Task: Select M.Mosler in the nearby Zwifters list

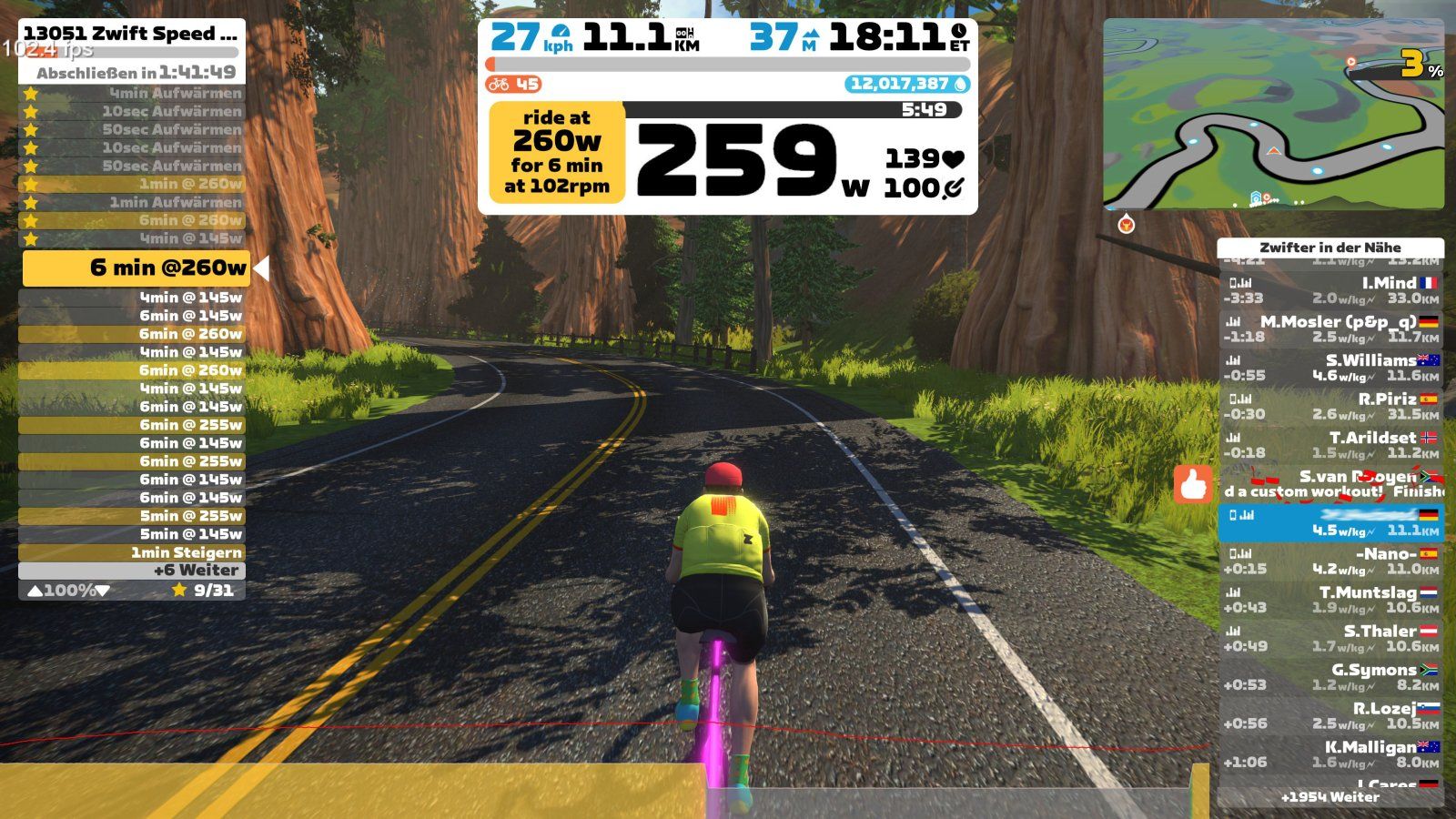Action: 1330,329
